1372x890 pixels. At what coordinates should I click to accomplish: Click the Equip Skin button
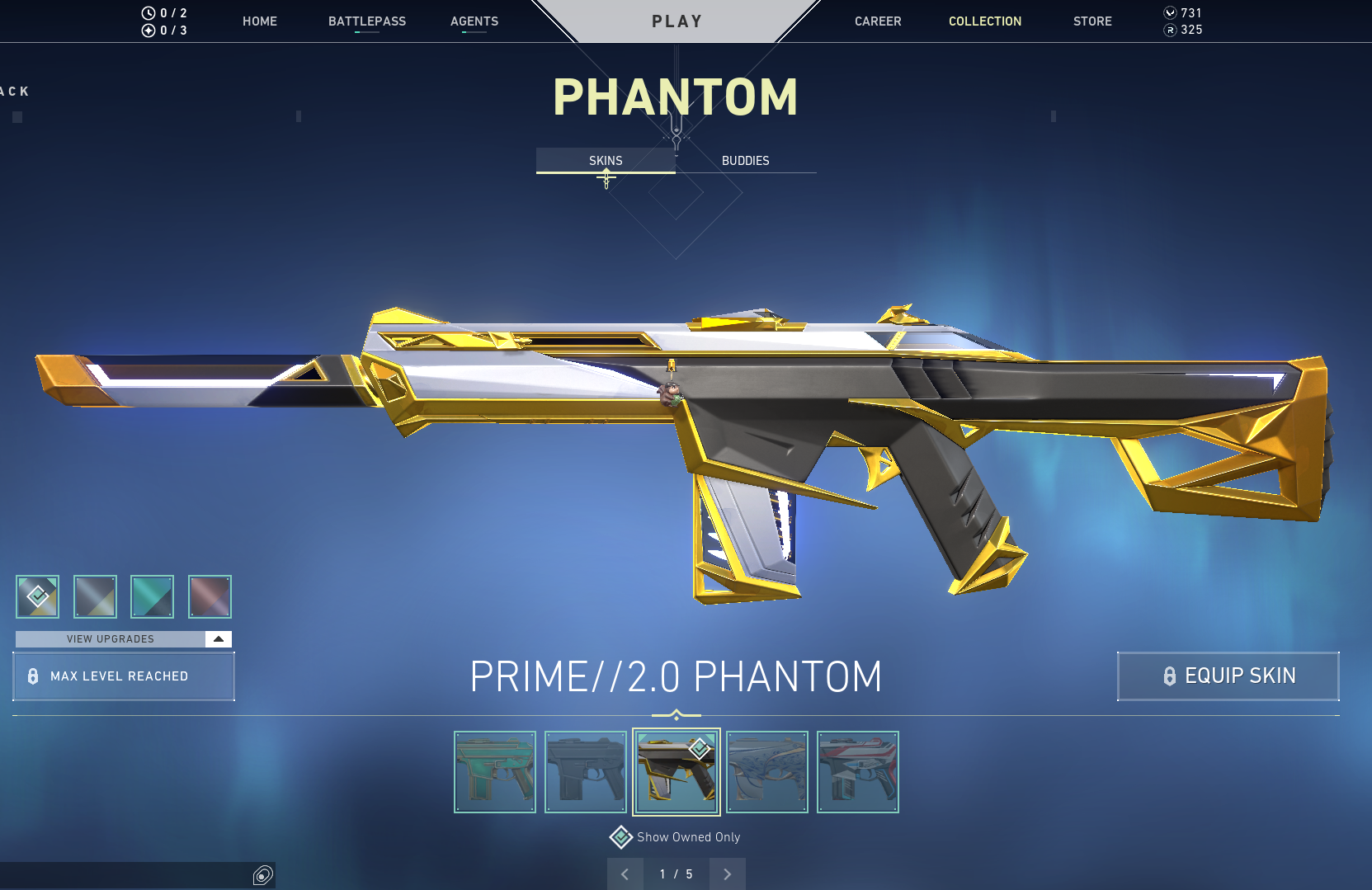coord(1228,676)
